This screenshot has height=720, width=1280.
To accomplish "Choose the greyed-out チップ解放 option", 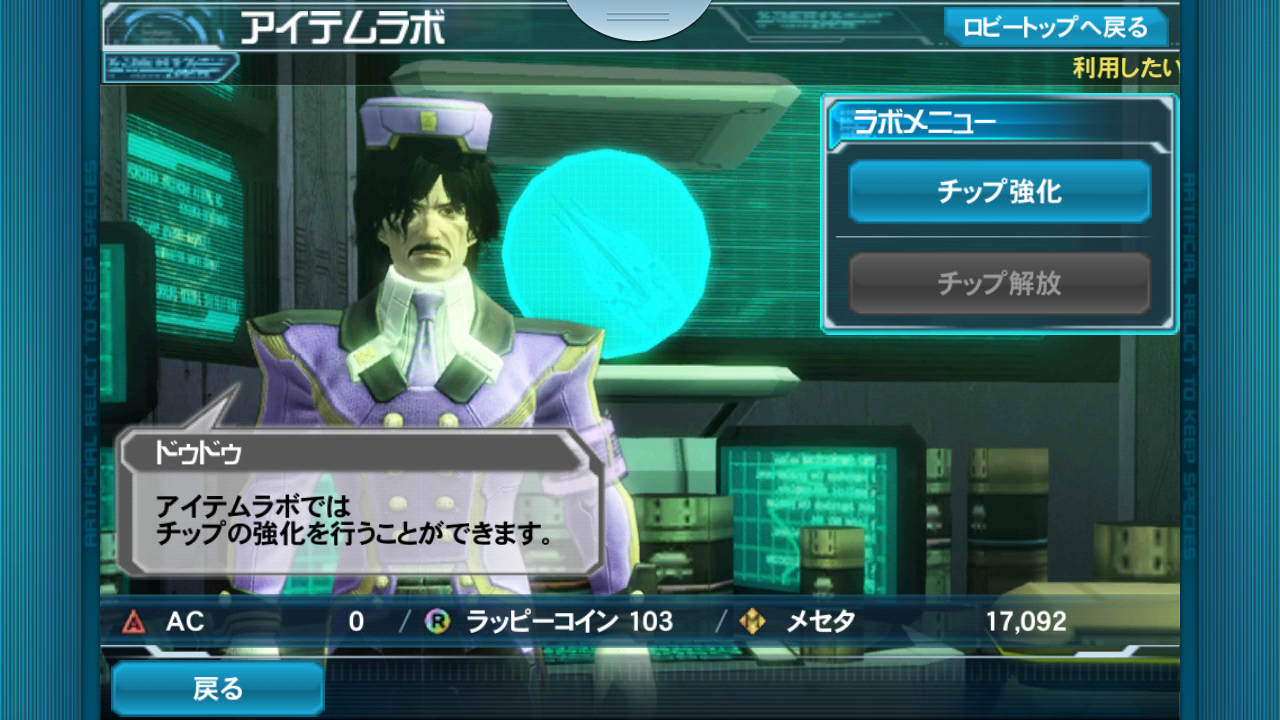I will [x=999, y=283].
